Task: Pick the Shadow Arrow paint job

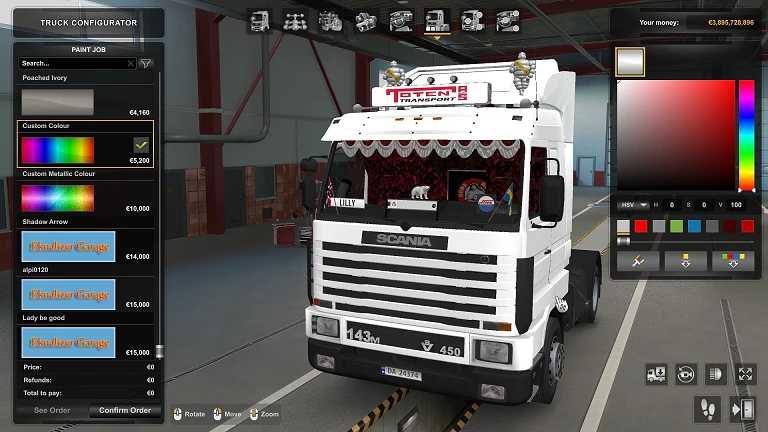Action: coord(69,246)
